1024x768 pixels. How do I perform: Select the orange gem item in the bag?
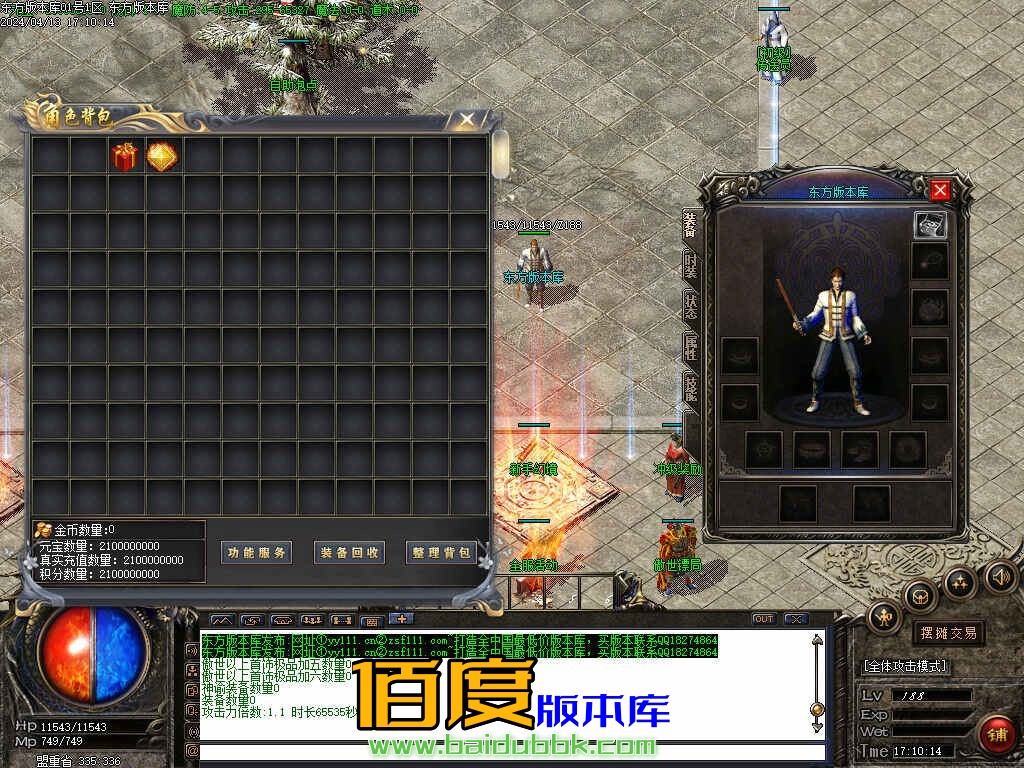tap(162, 157)
